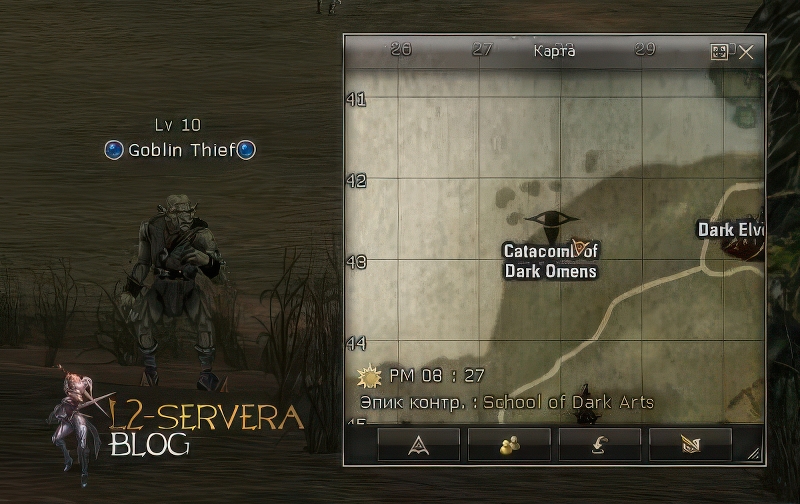Screen dimensions: 800x504
Task: Click the party members button below the map
Action: click(509, 445)
